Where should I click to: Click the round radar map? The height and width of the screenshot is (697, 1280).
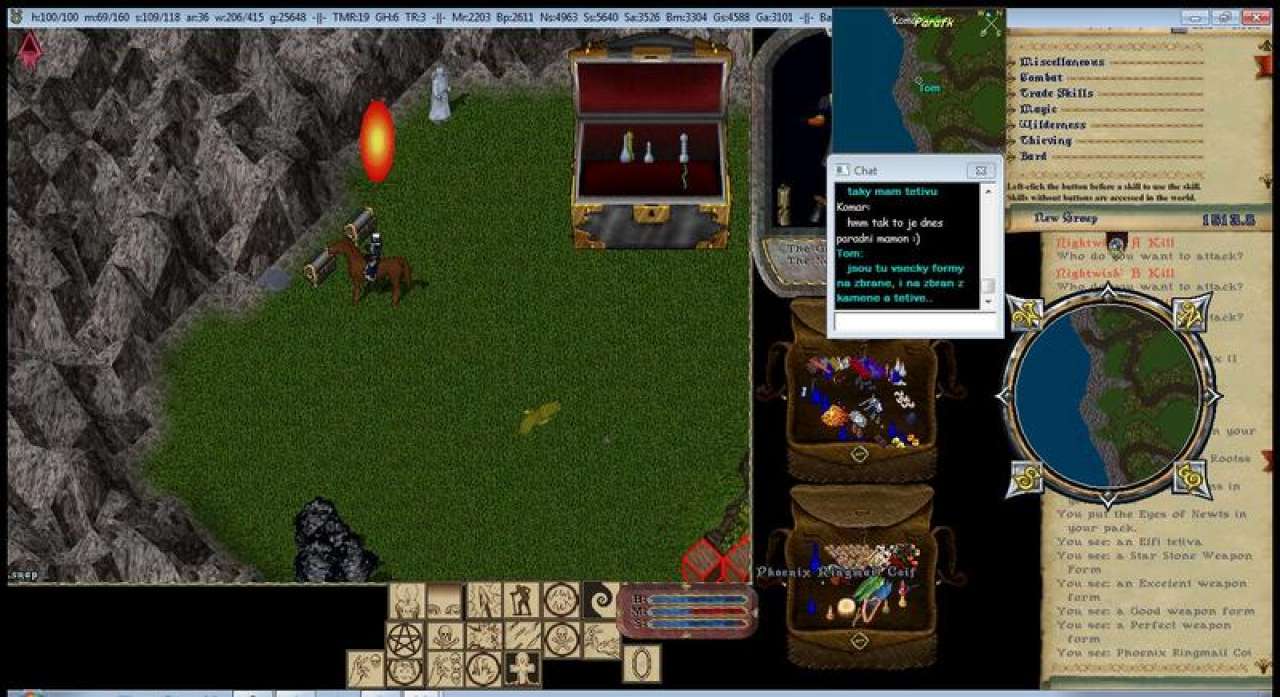pyautogui.click(x=1108, y=396)
